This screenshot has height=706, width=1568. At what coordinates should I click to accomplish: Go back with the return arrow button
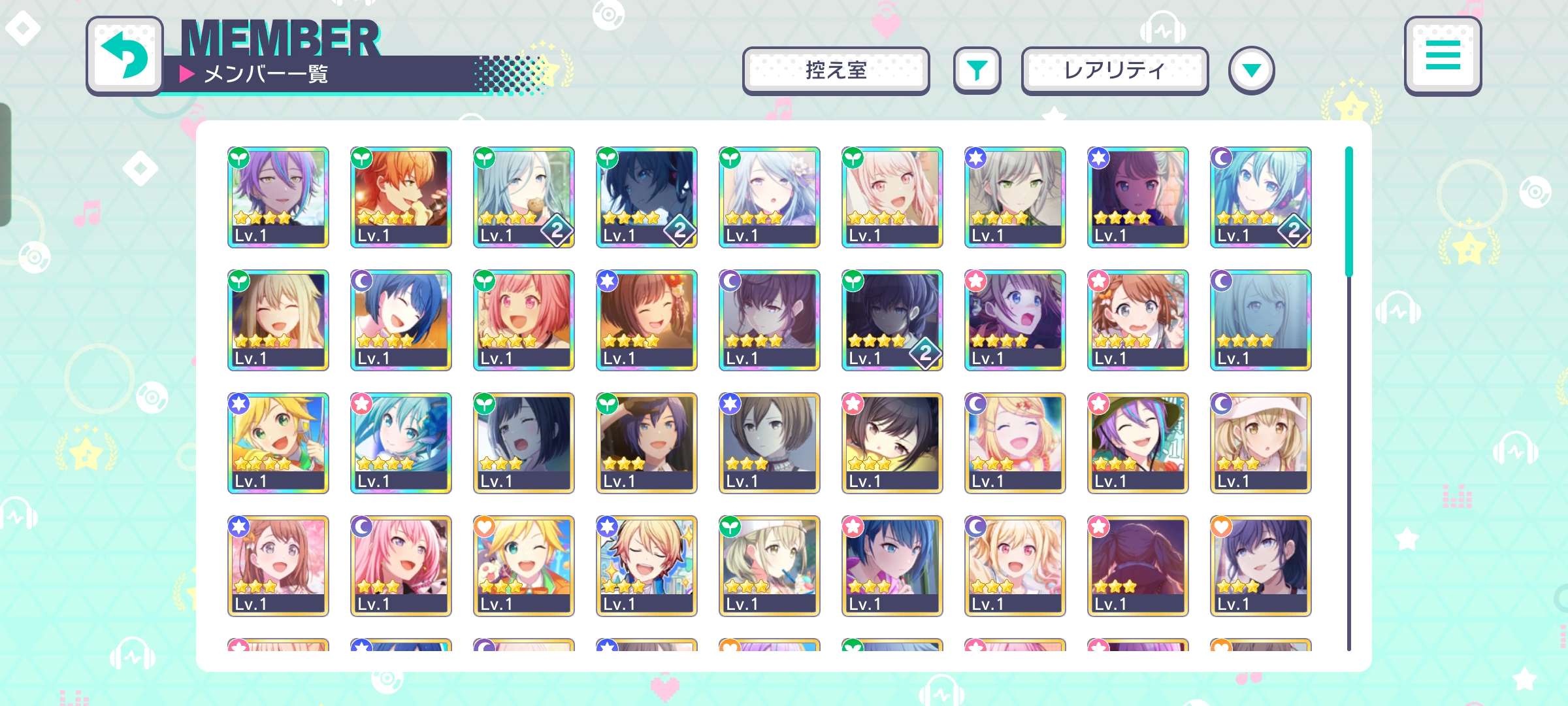pyautogui.click(x=124, y=56)
